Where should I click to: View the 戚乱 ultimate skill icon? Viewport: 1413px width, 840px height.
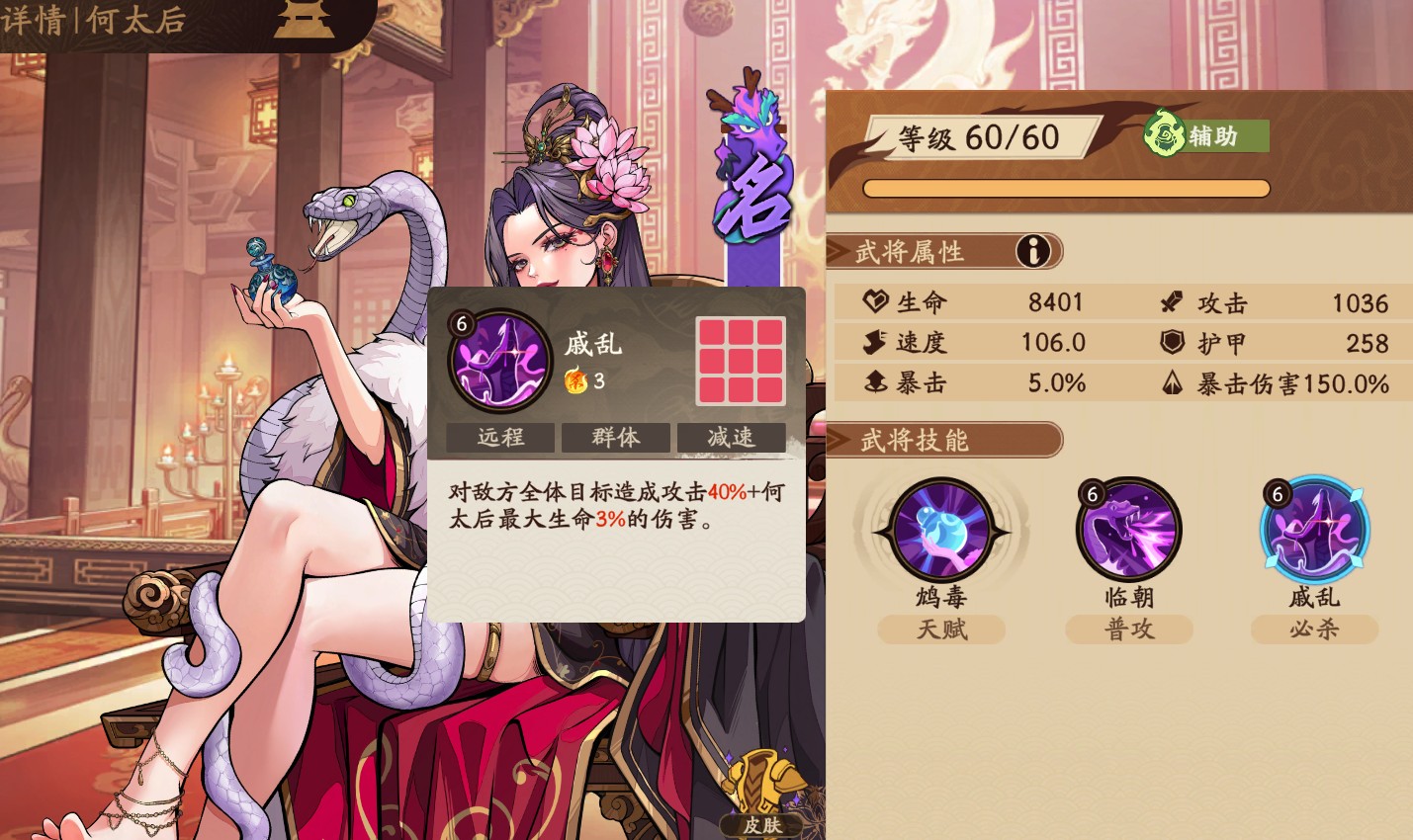pyautogui.click(x=1313, y=530)
